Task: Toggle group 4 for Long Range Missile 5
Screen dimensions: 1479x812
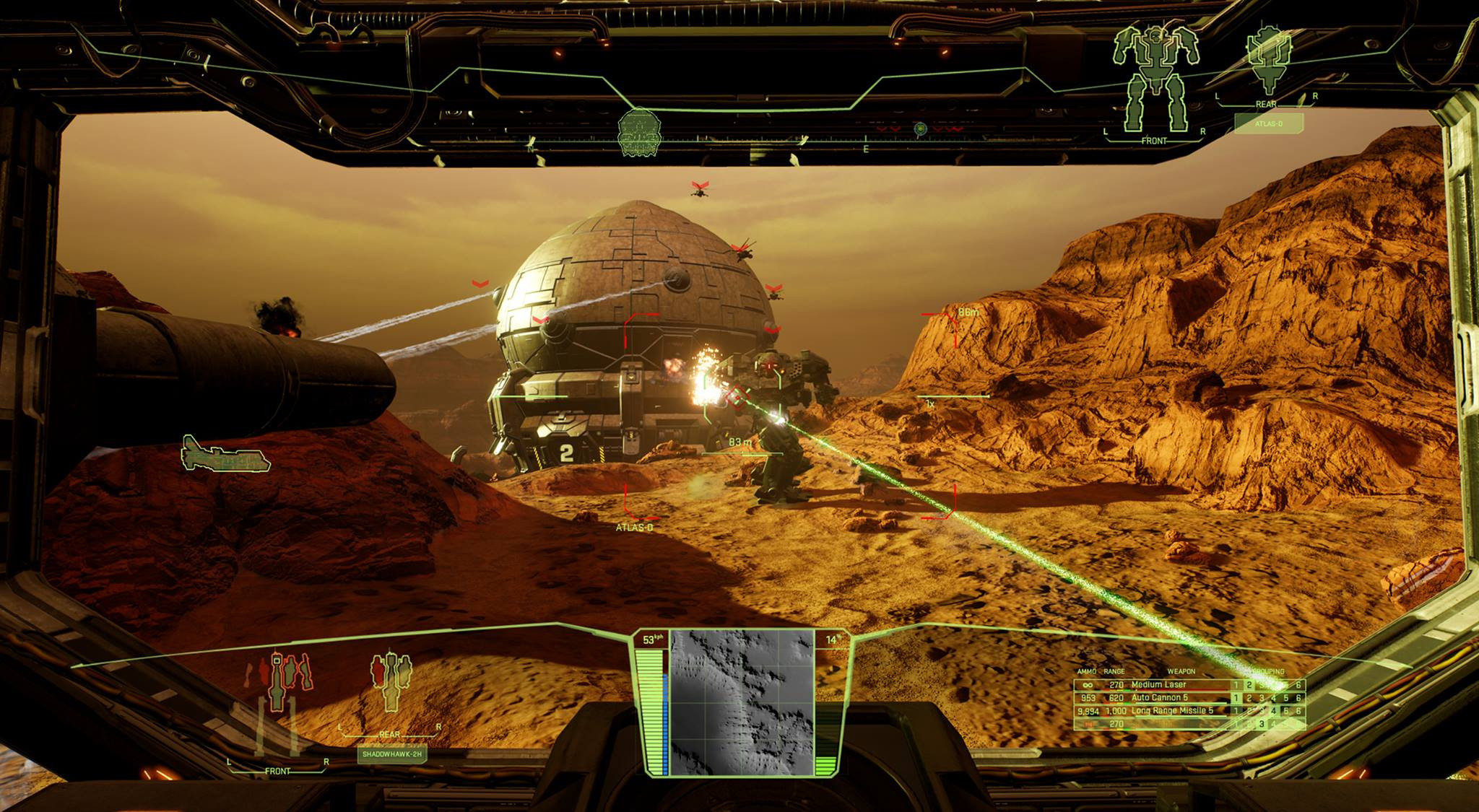Action: click(1274, 711)
